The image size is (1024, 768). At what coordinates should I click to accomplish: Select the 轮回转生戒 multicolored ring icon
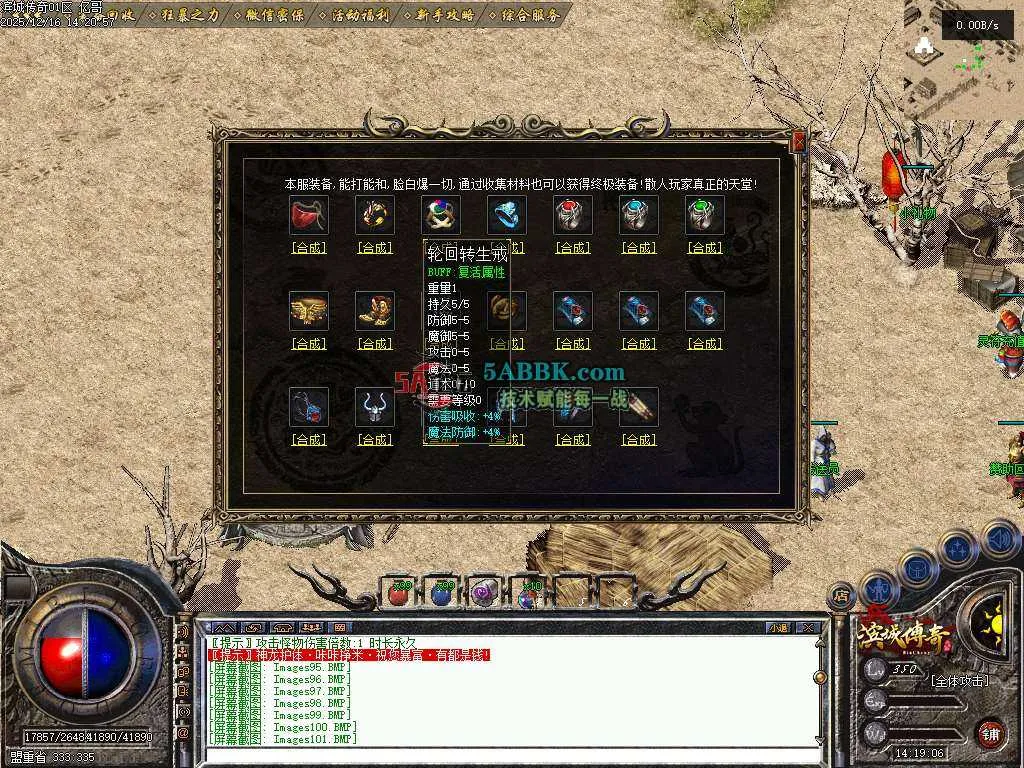pyautogui.click(x=441, y=214)
